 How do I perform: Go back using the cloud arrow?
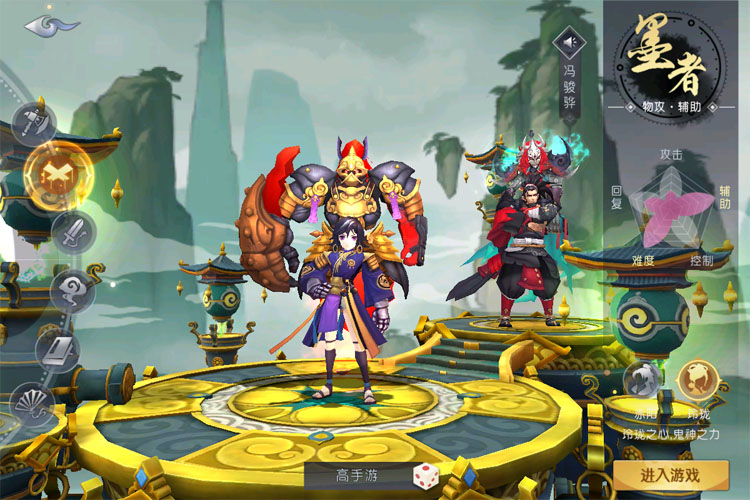[52, 24]
